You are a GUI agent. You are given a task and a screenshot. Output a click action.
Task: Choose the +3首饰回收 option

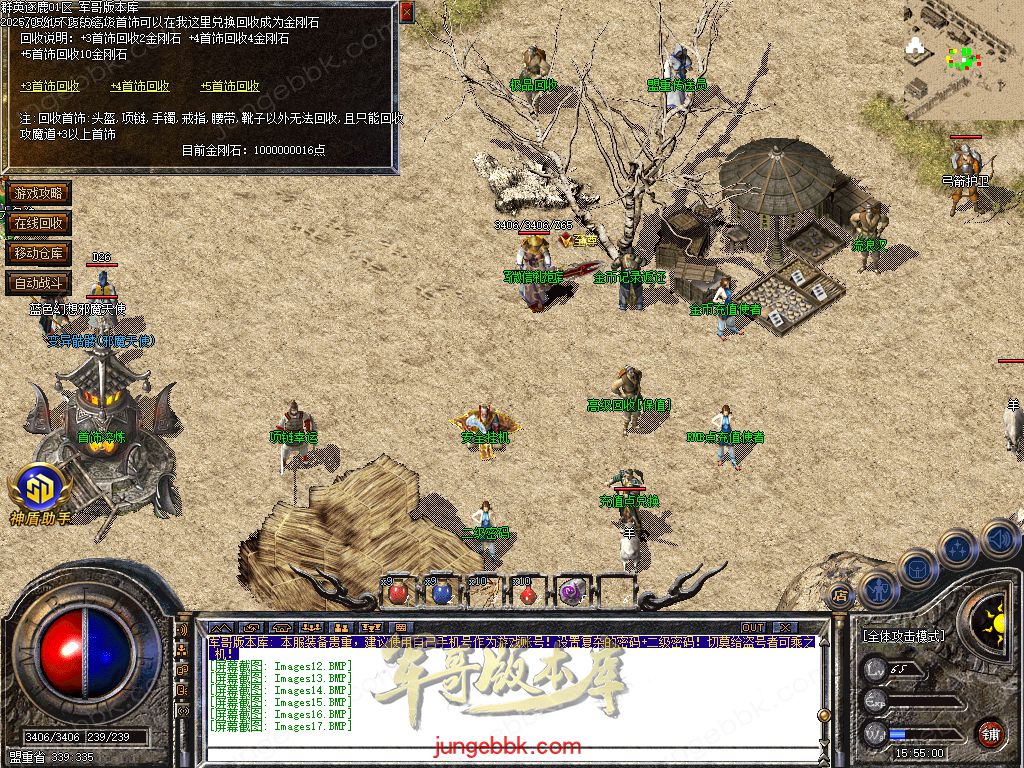(50, 87)
